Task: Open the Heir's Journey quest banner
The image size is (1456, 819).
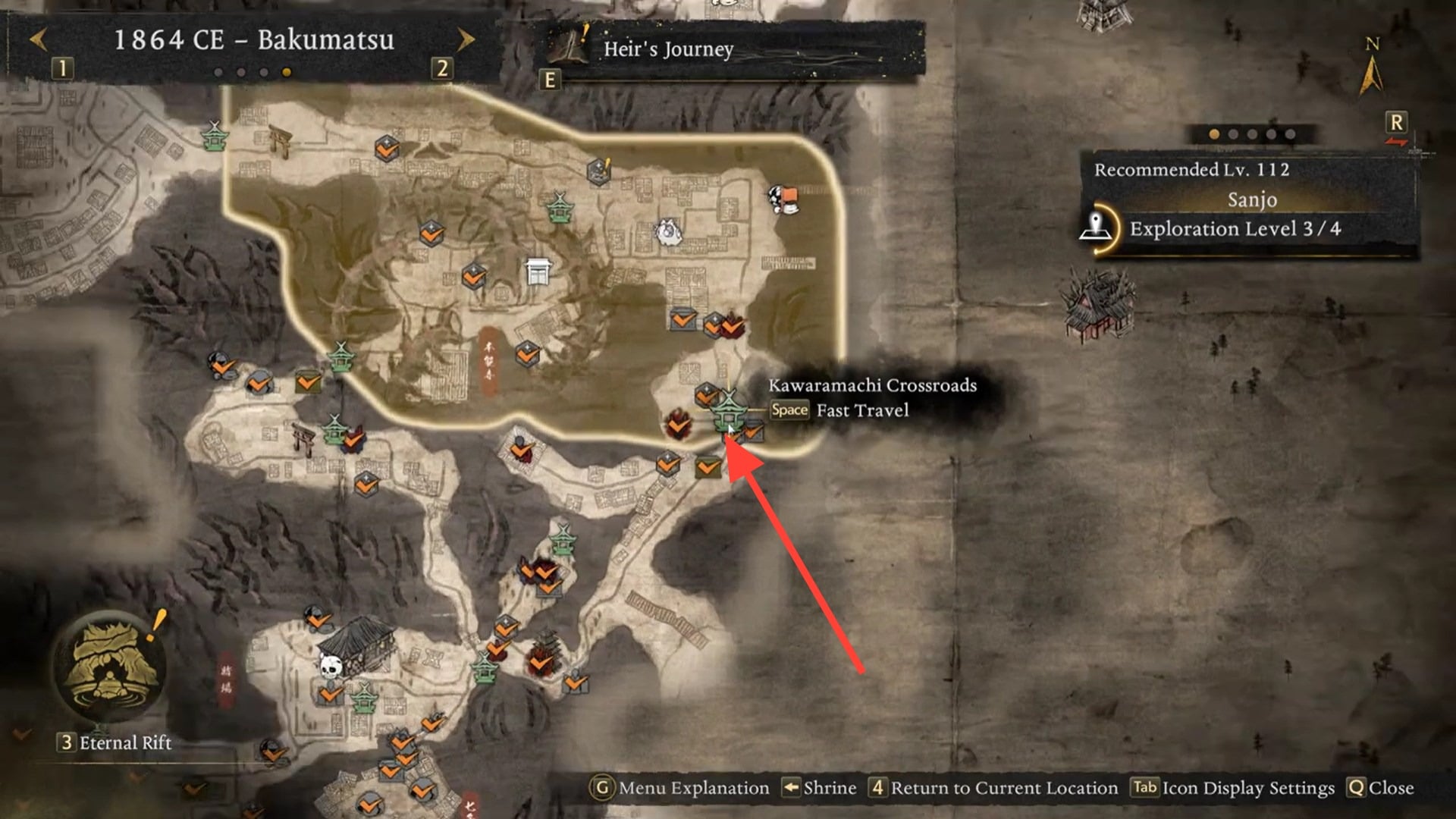Action: [x=667, y=49]
